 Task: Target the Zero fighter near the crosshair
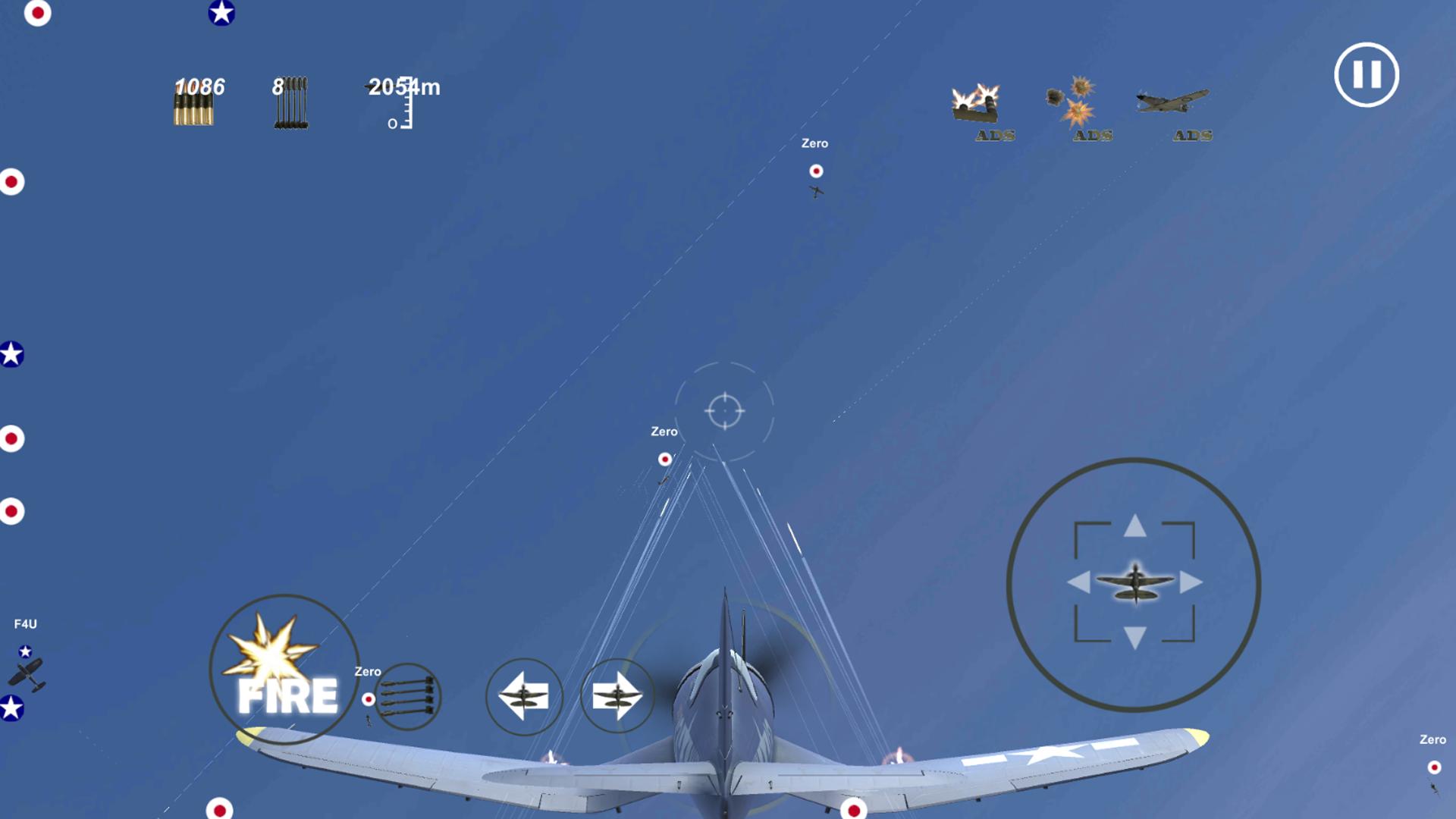click(664, 459)
